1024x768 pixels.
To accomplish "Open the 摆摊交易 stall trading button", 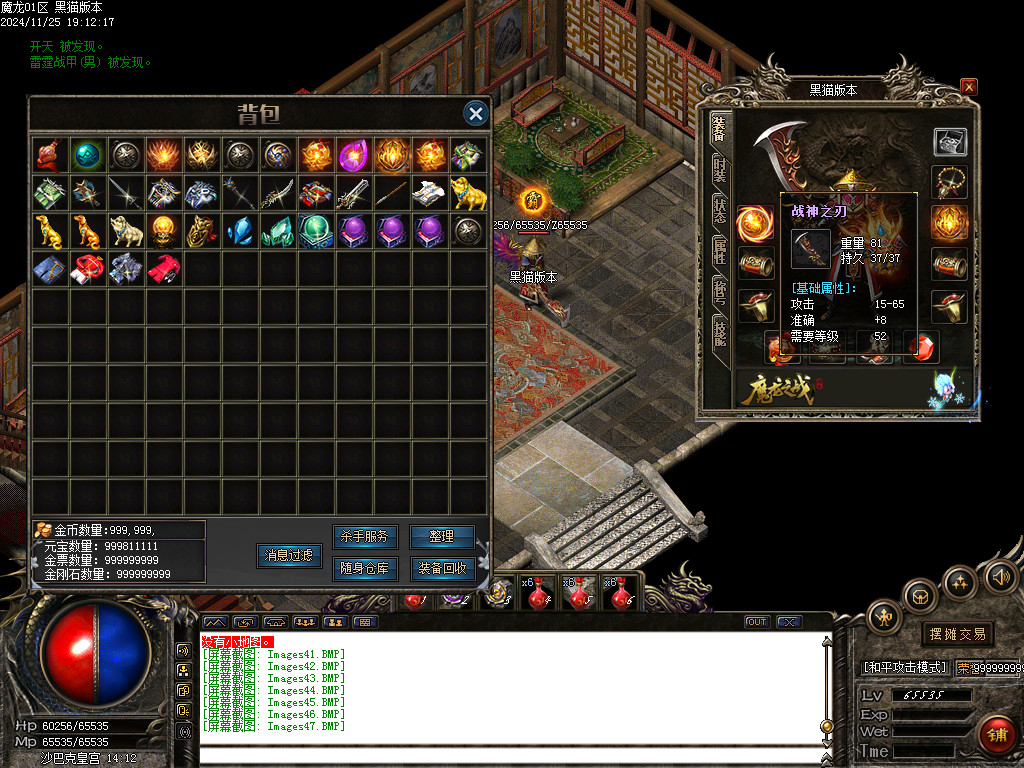I will [x=958, y=634].
